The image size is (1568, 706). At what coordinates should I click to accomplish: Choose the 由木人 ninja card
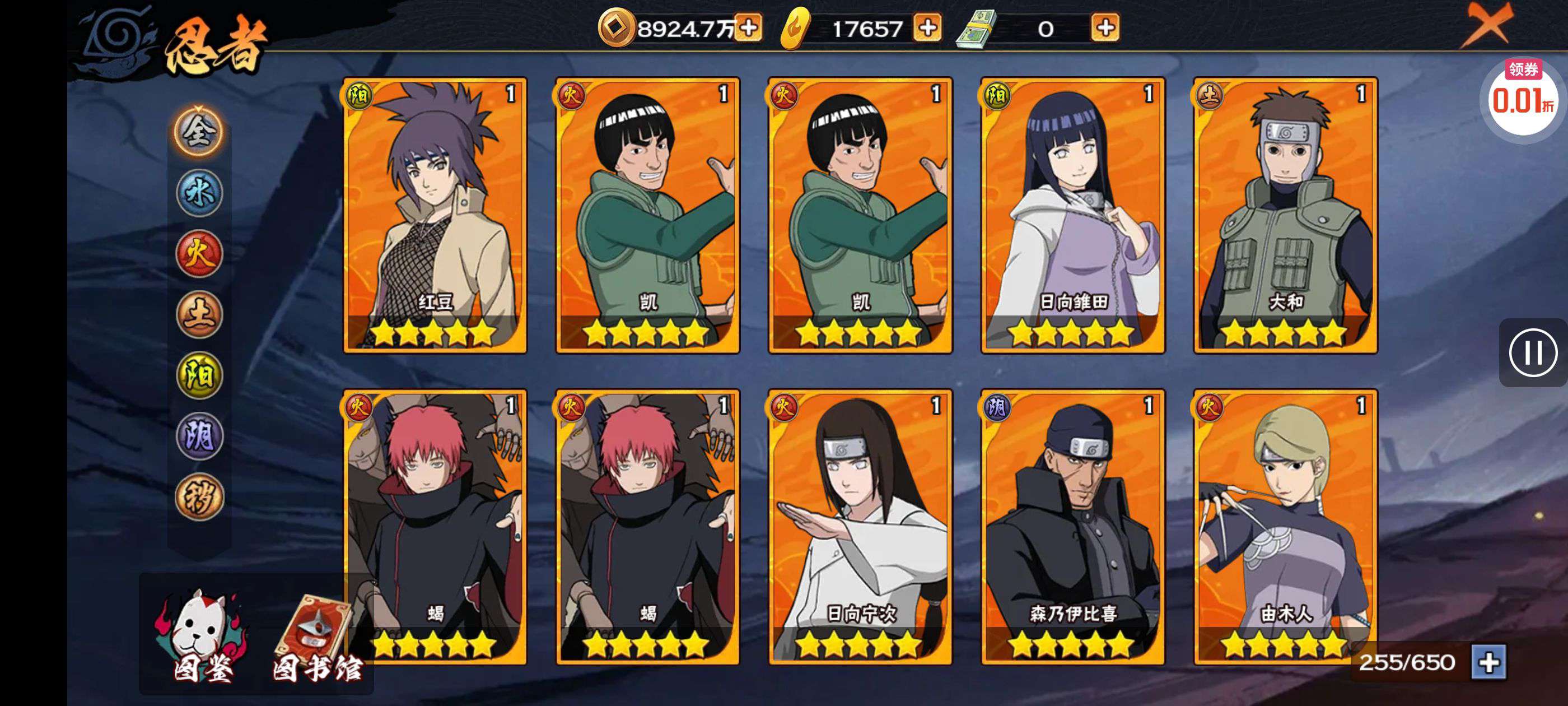click(1285, 527)
